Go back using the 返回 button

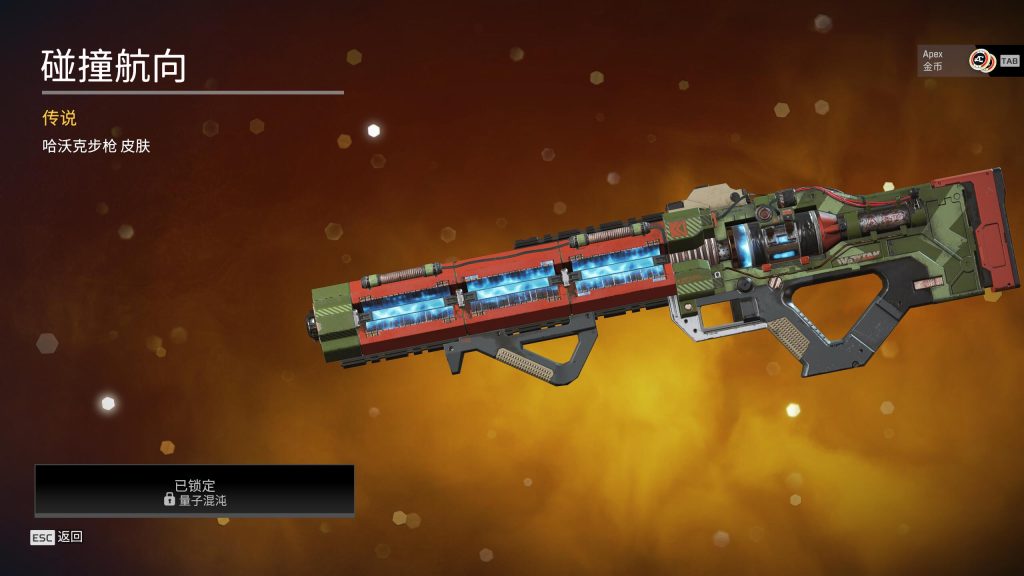pos(57,537)
